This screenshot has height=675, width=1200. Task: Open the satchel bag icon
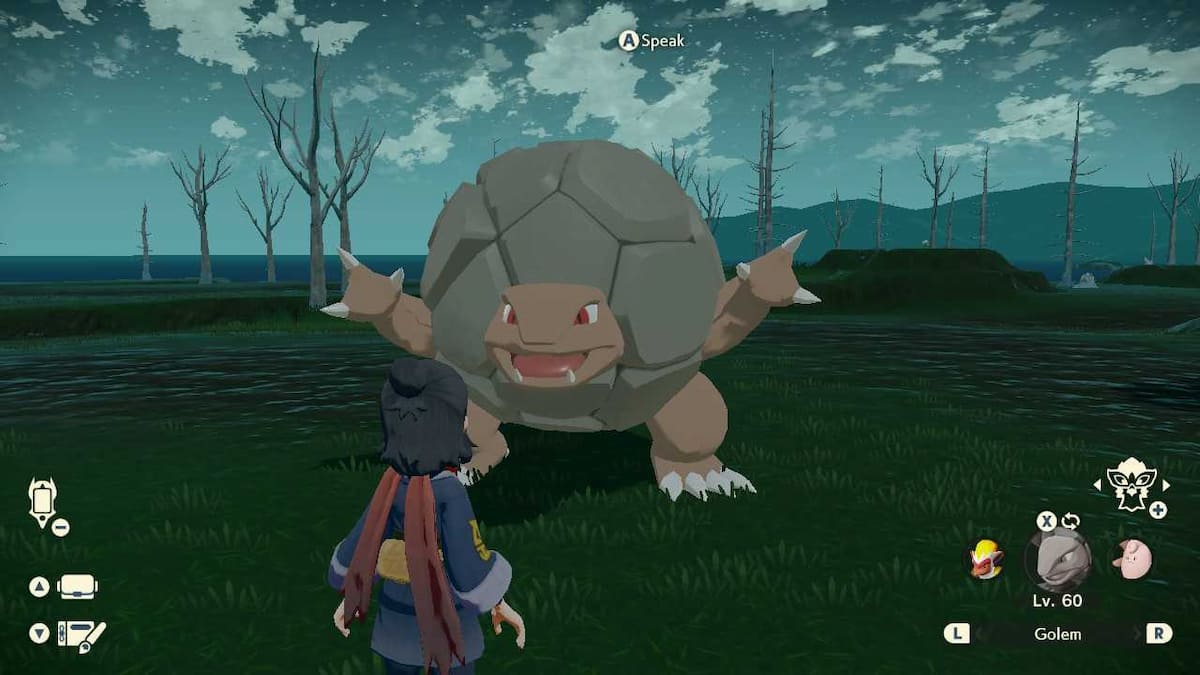coord(78,587)
